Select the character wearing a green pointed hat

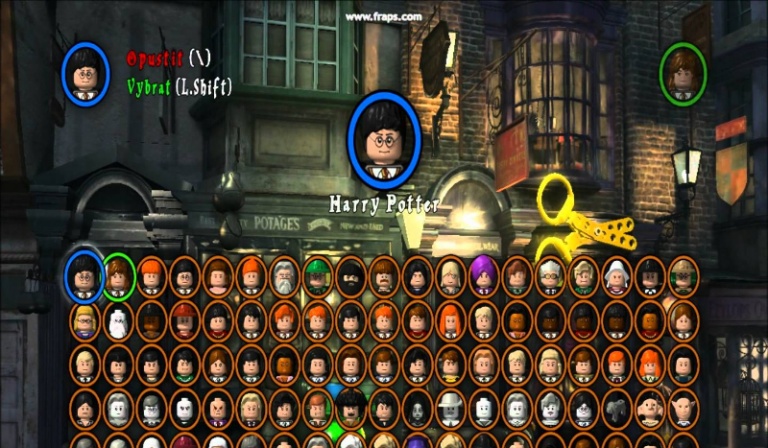tap(318, 276)
